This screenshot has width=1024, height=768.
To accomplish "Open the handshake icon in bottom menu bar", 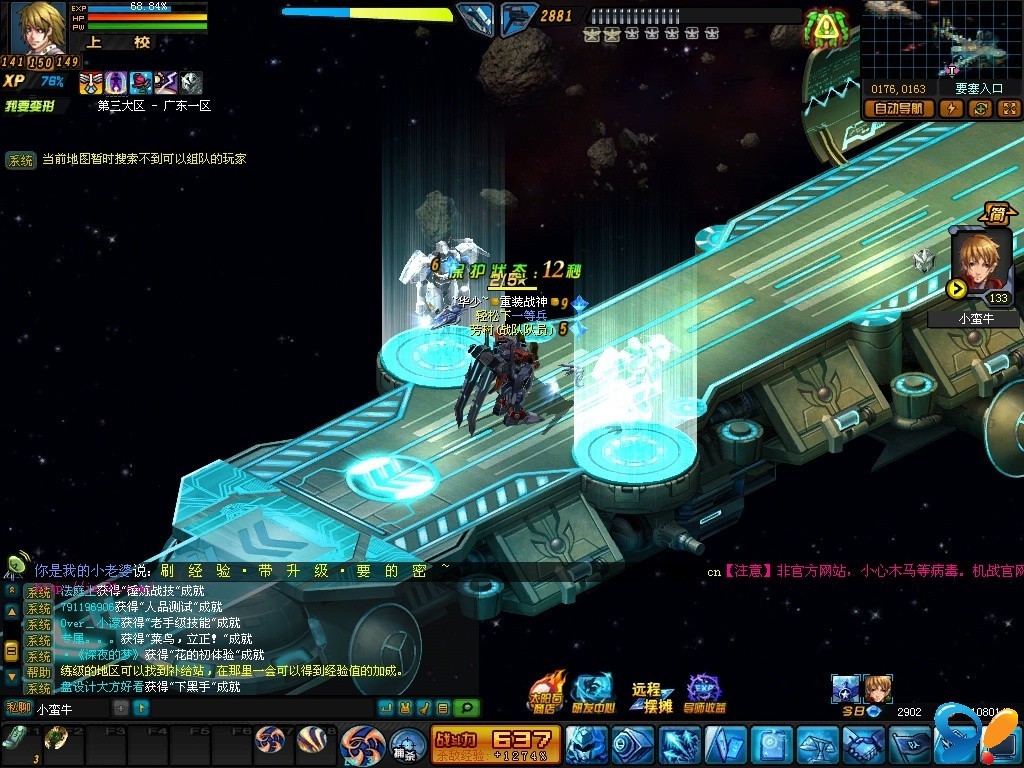I will (862, 745).
